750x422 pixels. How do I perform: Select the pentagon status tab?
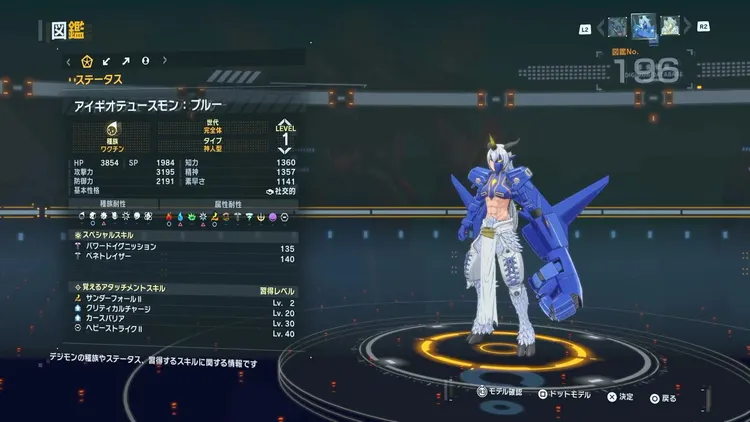[87, 61]
